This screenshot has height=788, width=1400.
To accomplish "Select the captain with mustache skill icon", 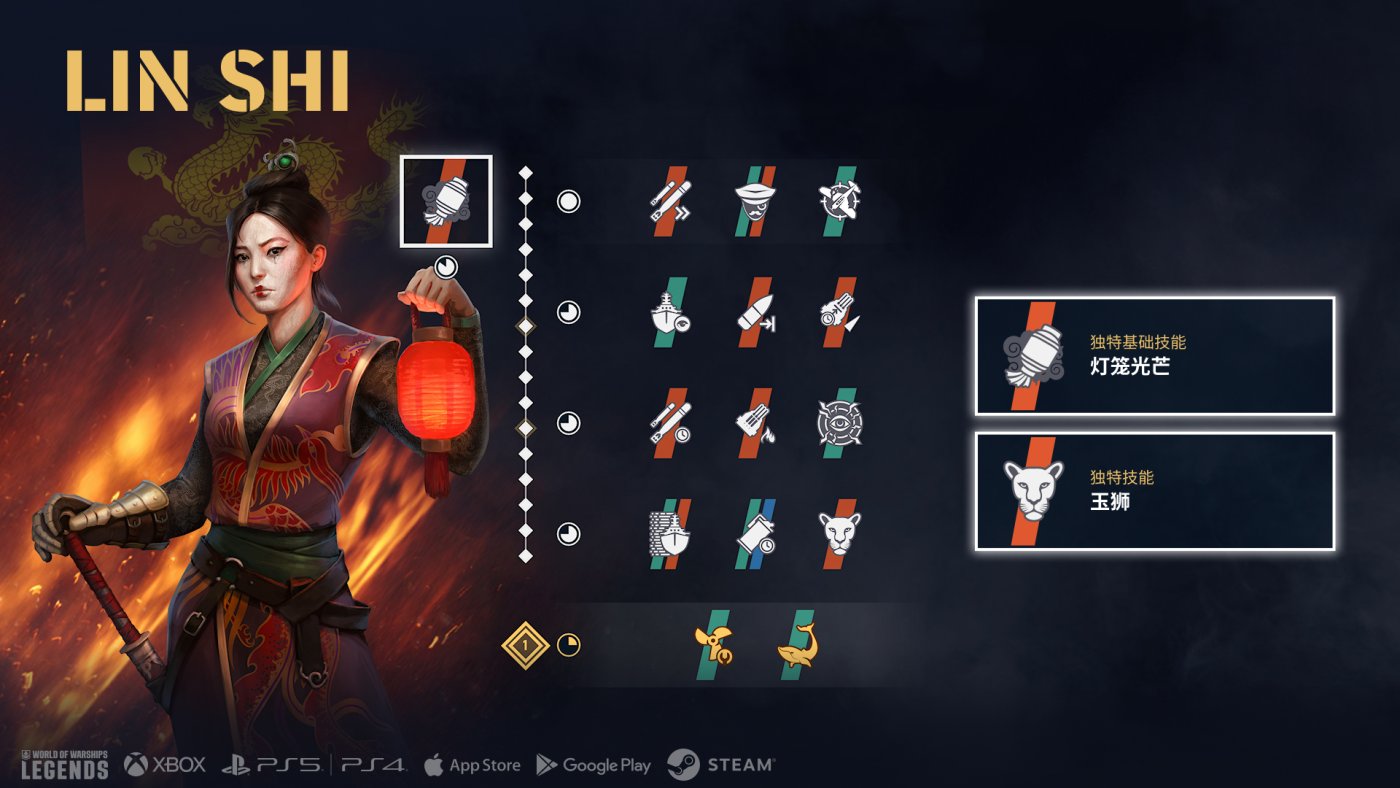I will pos(755,201).
